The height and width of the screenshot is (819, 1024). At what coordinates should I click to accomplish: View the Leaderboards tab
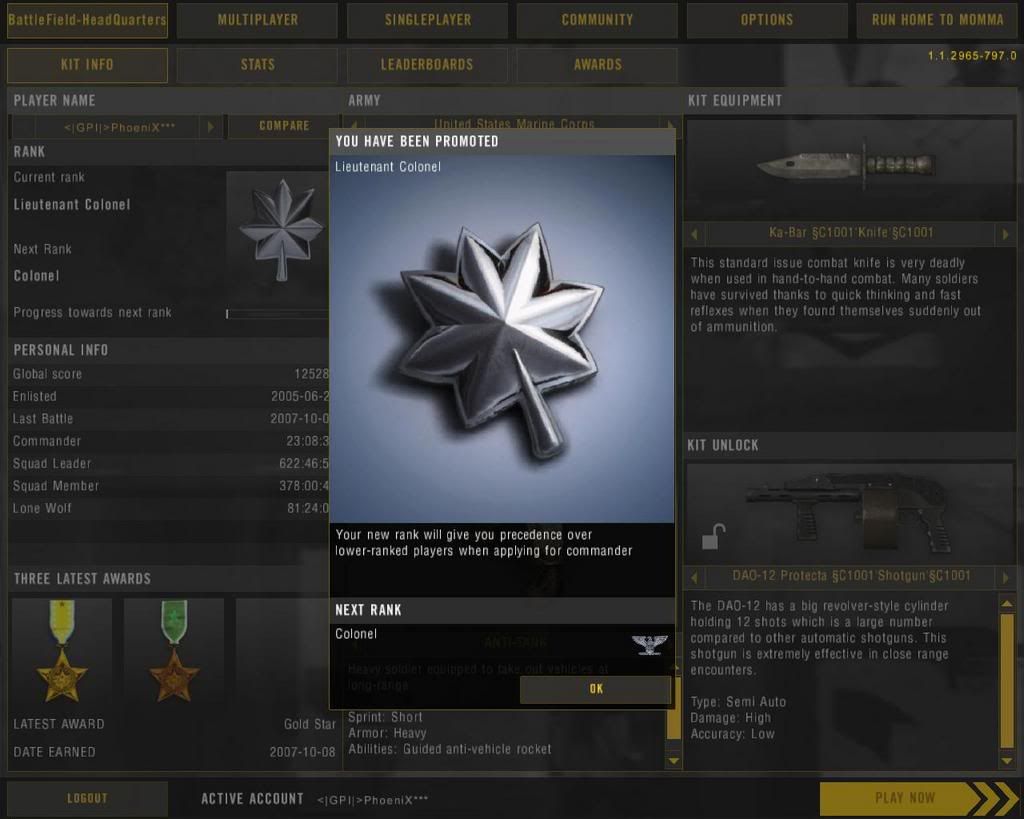[427, 65]
